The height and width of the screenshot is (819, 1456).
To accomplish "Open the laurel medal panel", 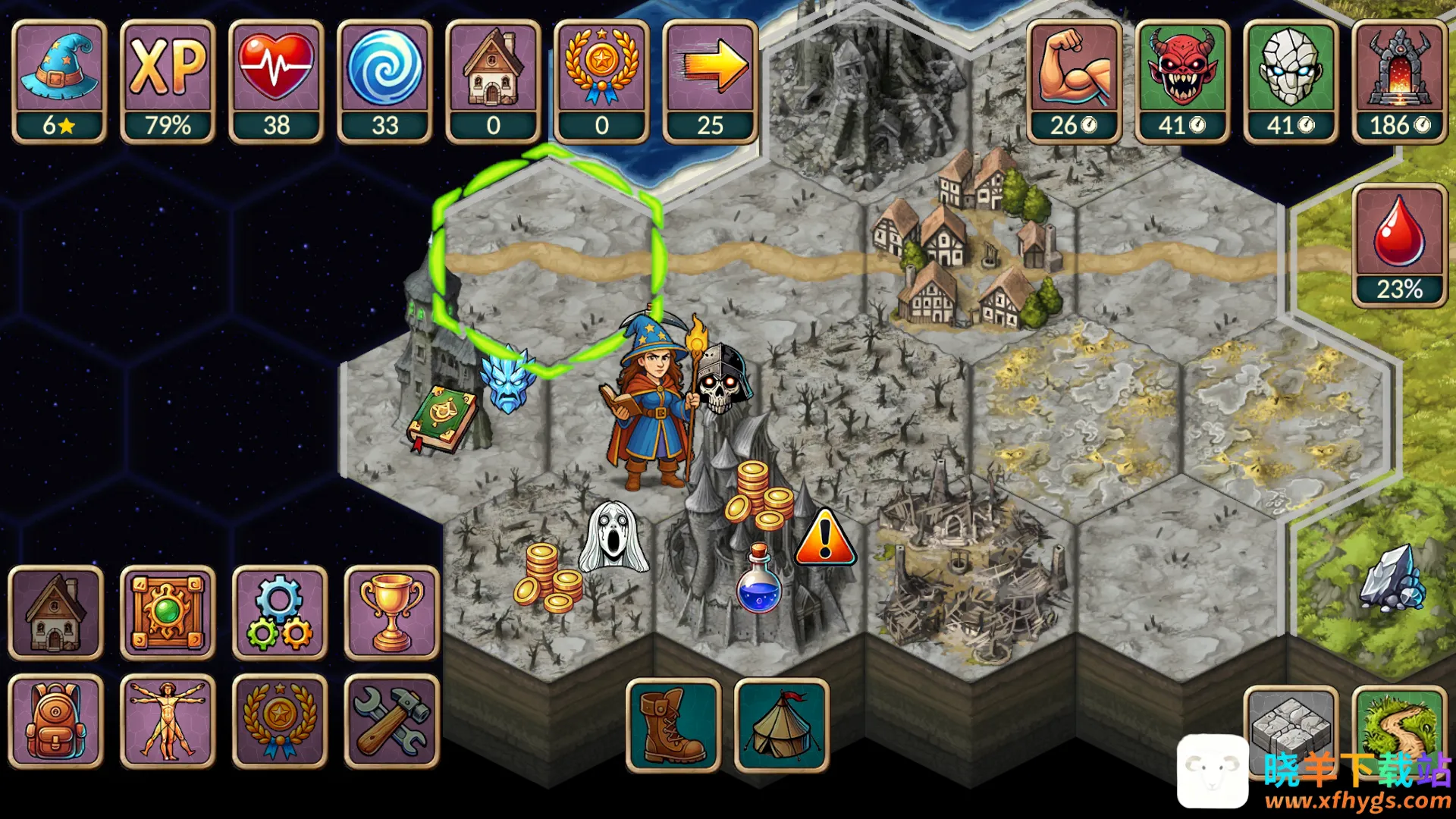I will tap(279, 721).
